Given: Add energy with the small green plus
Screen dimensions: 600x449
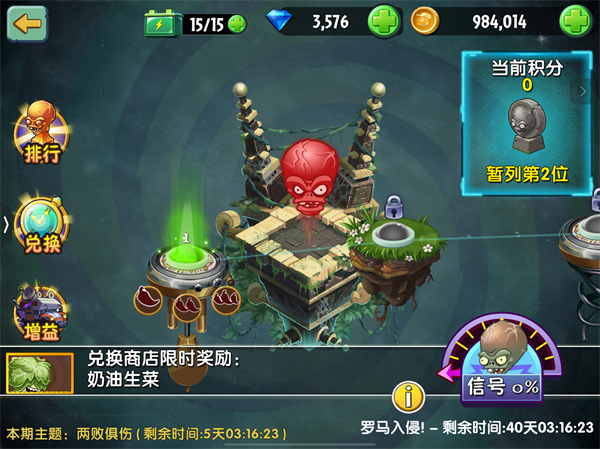Looking at the screenshot, I should (236, 23).
